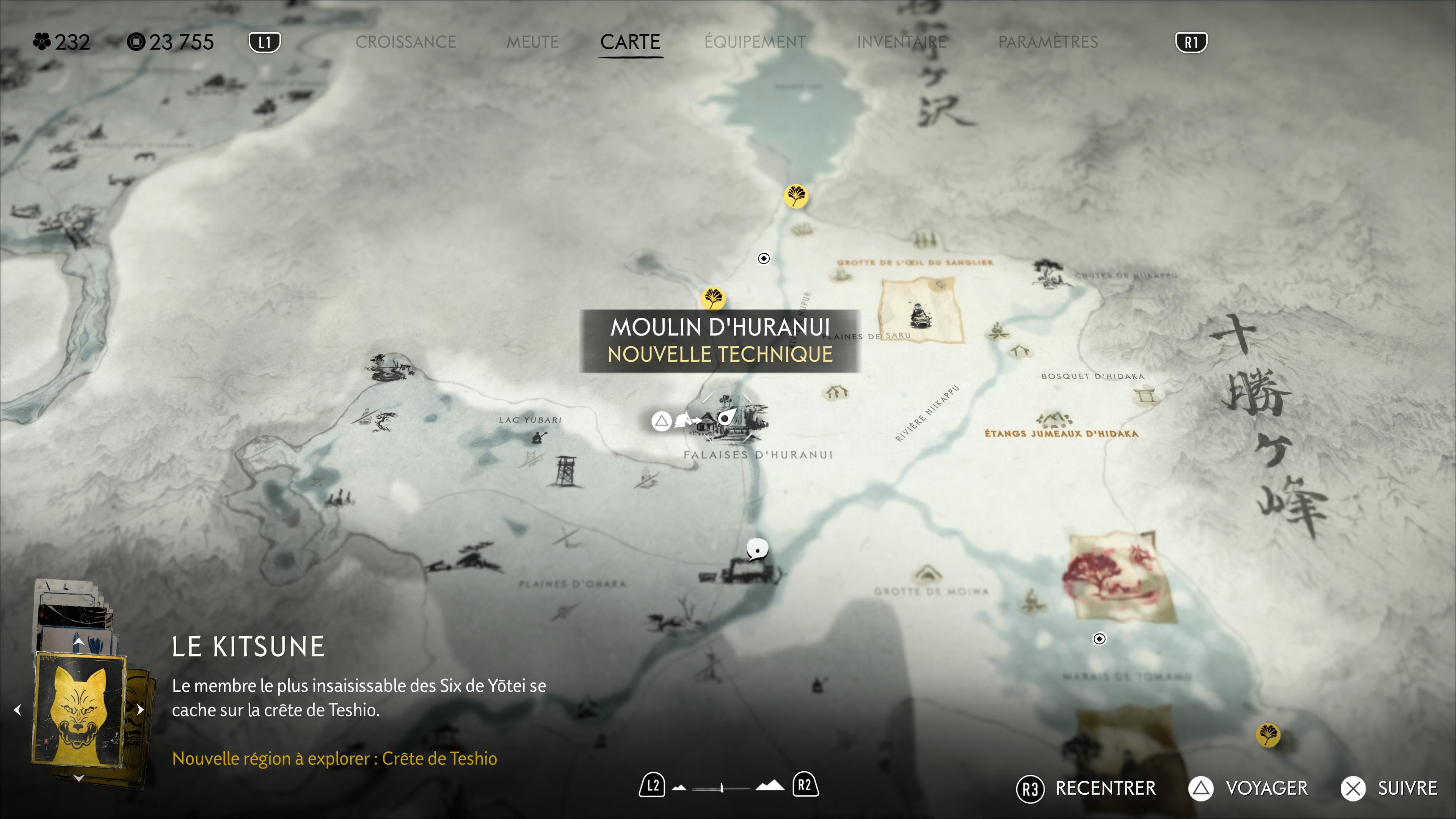Show the previous quest card with left arrow

pyautogui.click(x=17, y=709)
